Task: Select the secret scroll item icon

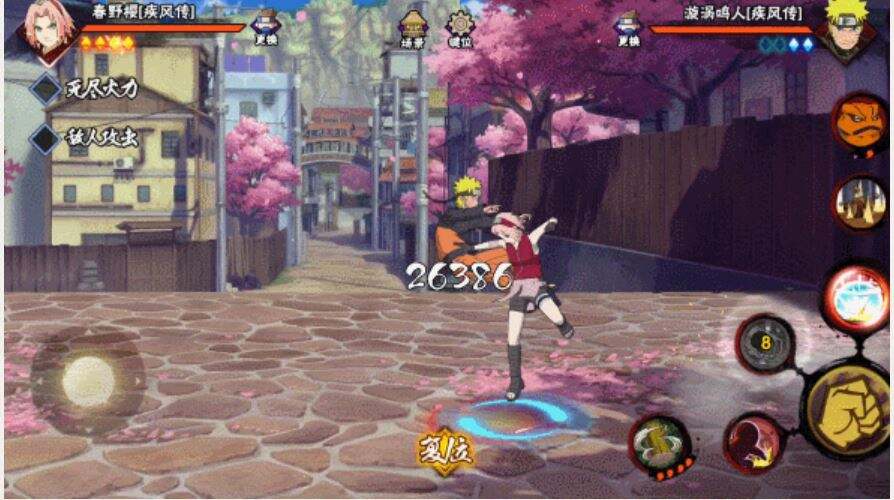Action: (858, 203)
